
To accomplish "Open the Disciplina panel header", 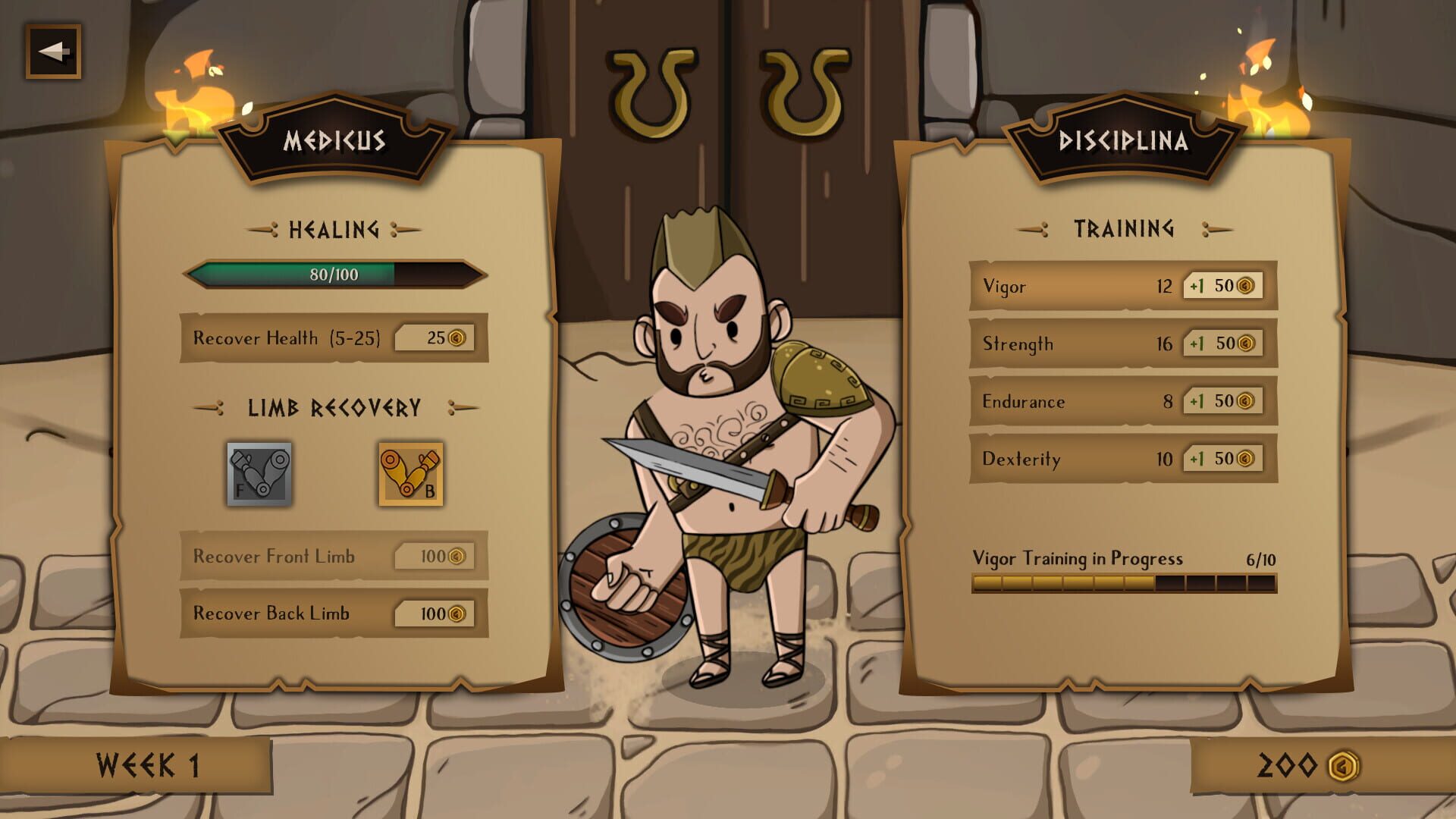I will [1125, 140].
